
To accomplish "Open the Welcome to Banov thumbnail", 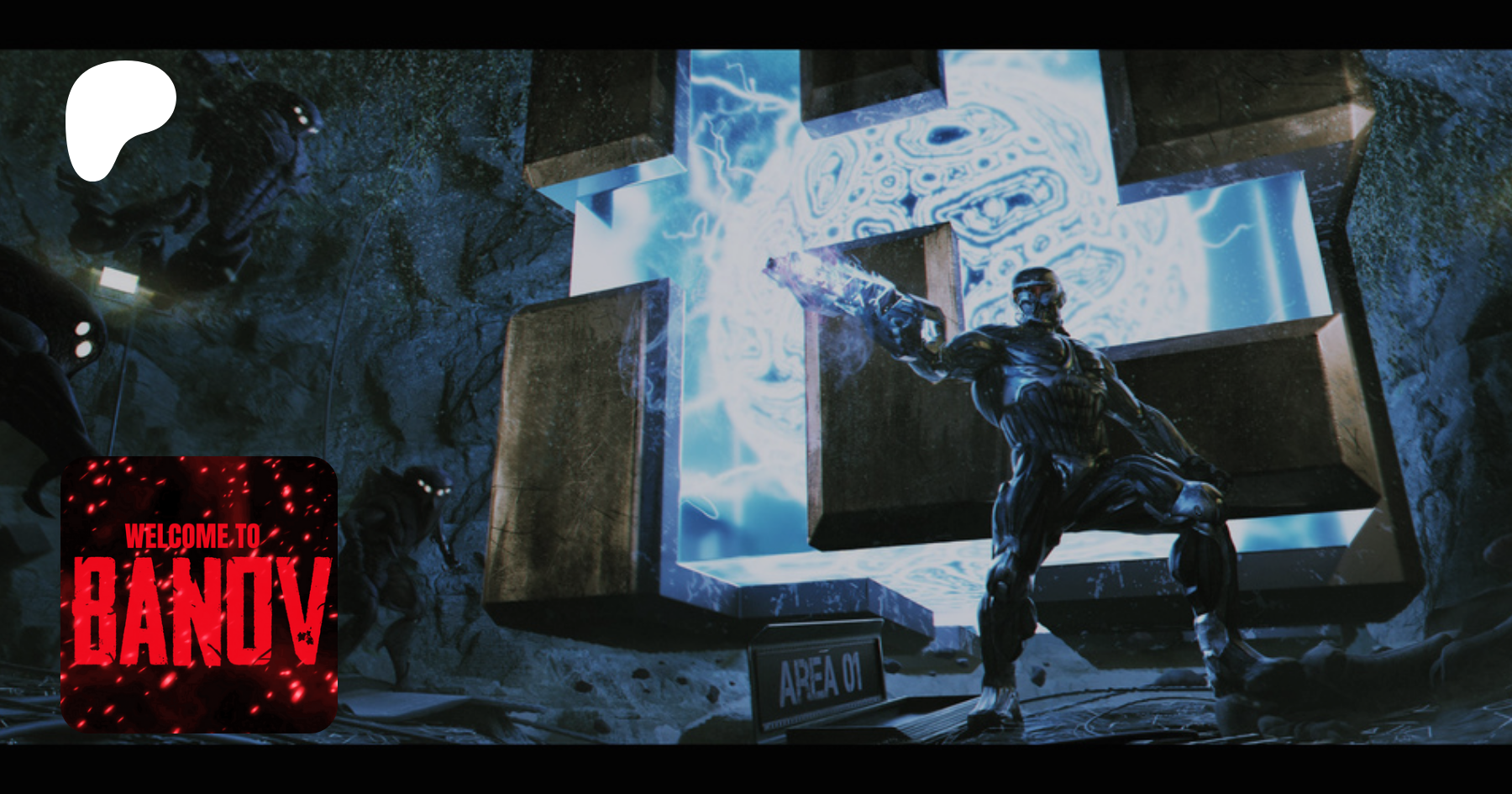I will [199, 594].
